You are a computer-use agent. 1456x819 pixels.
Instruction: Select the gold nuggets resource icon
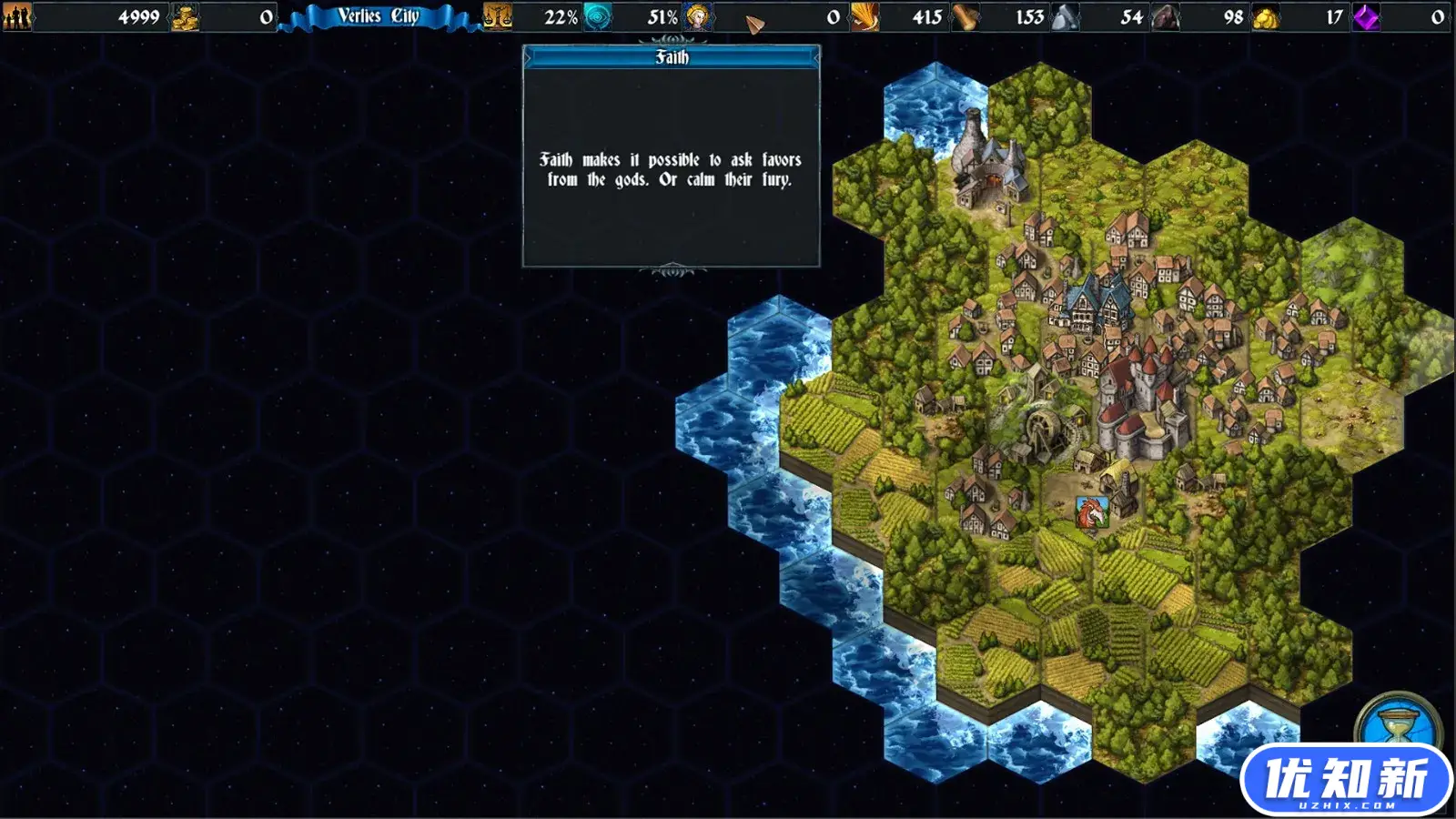(x=1266, y=16)
